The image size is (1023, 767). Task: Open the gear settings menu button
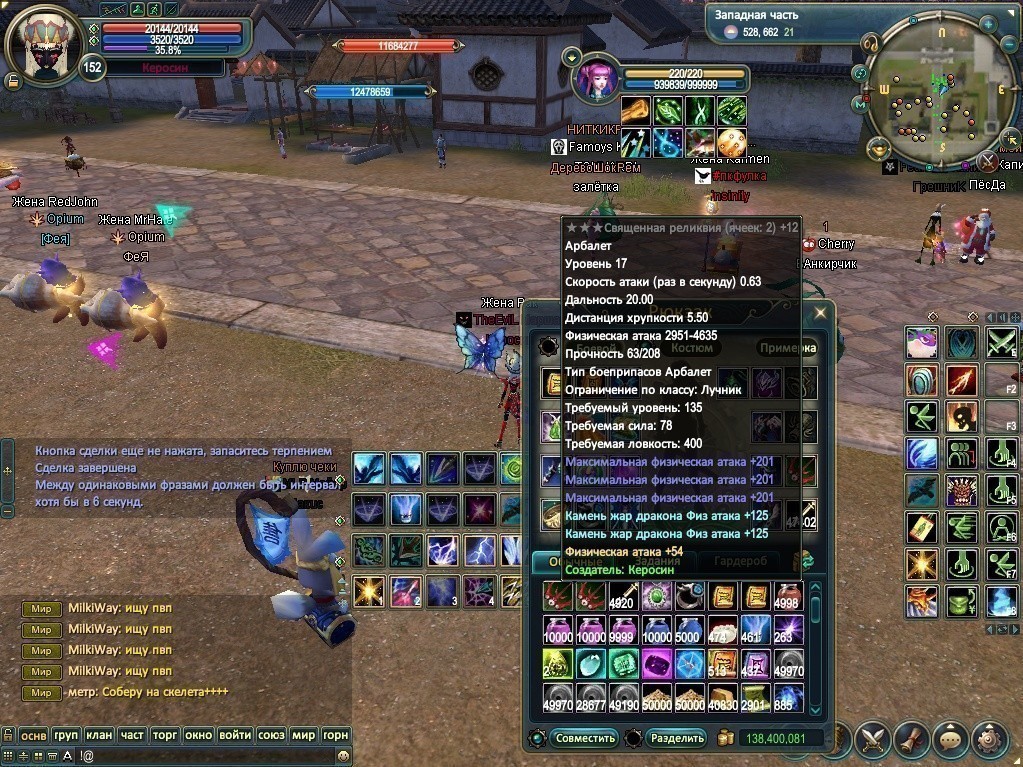(x=989, y=739)
